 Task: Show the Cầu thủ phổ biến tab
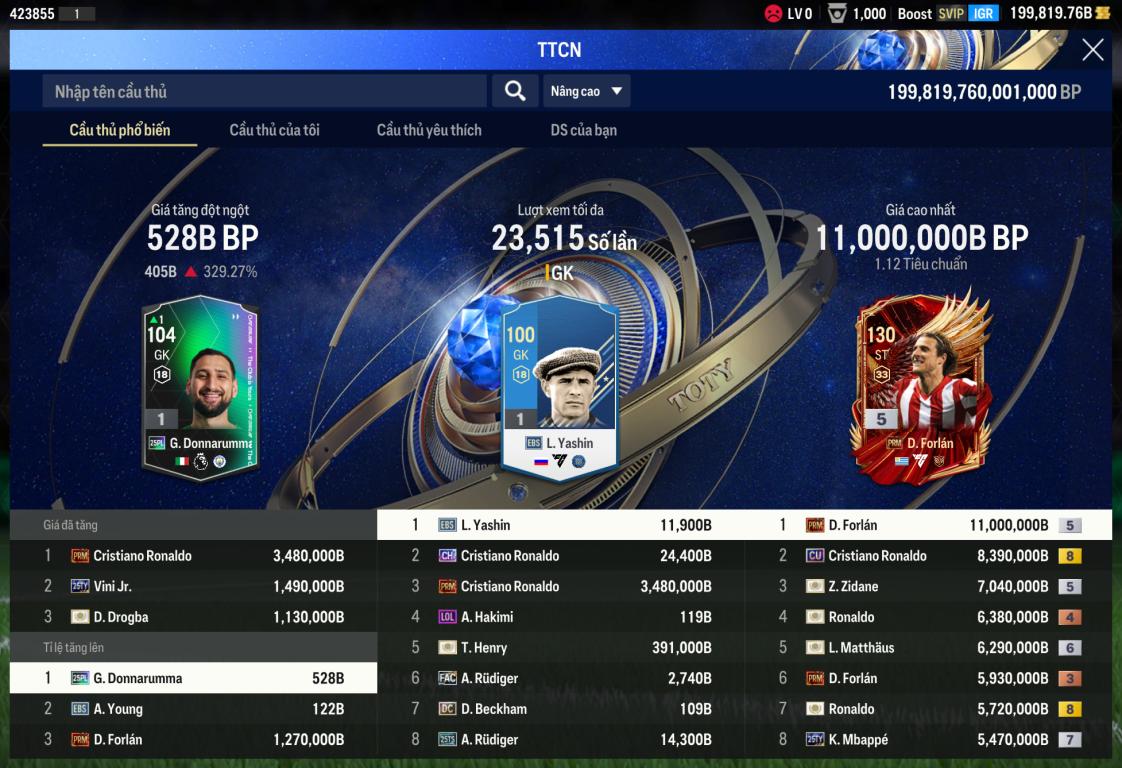pos(120,130)
